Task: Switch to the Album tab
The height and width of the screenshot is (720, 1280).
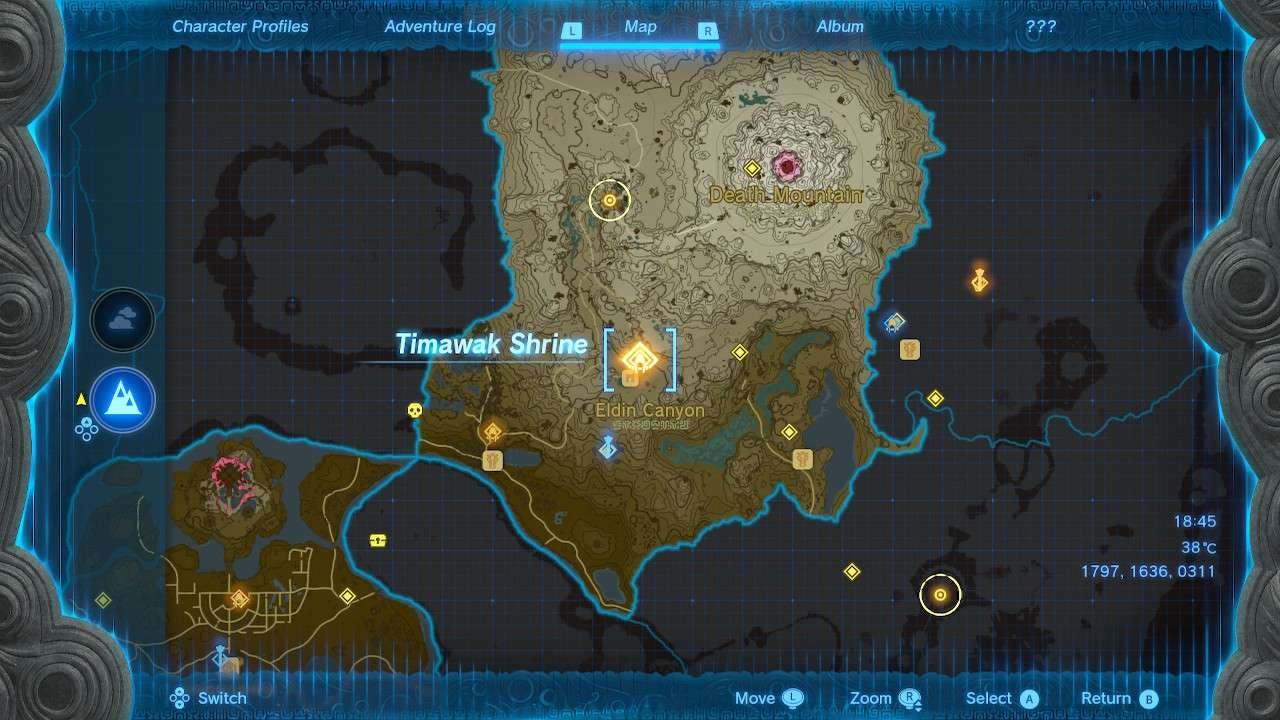Action: click(839, 26)
